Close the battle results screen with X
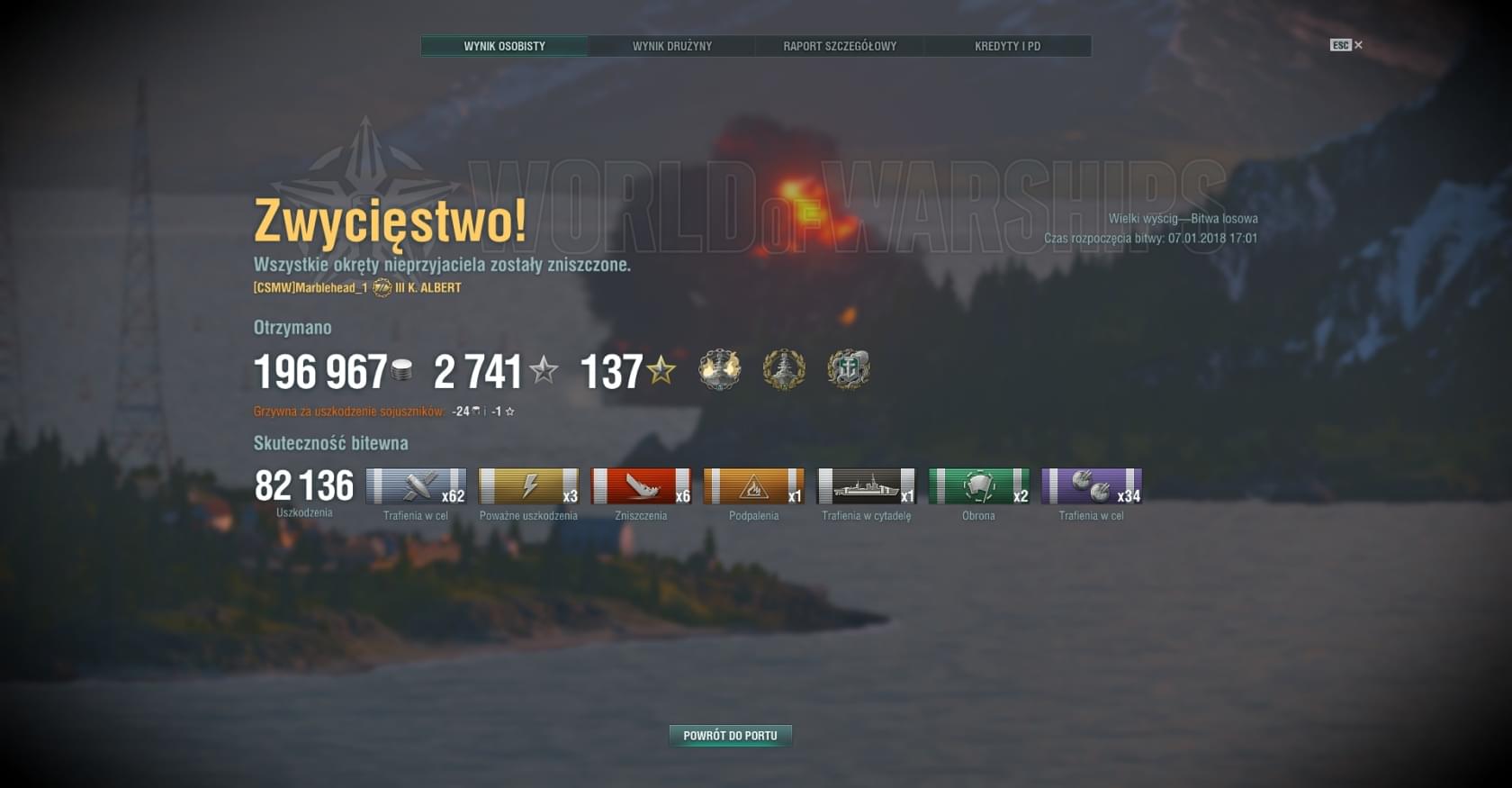This screenshot has height=788, width=1512. (x=1358, y=45)
